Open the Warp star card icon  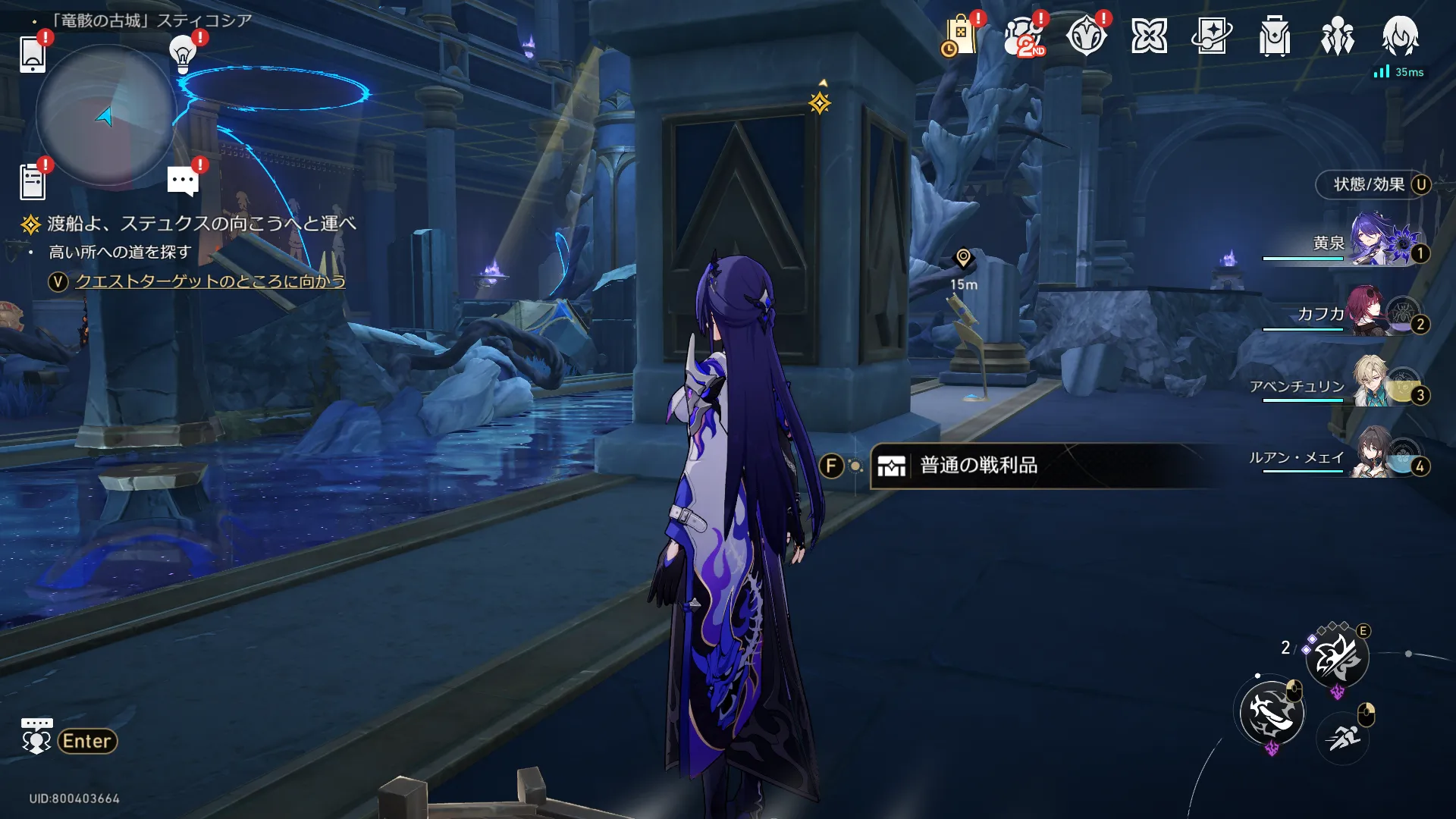pyautogui.click(x=1211, y=36)
